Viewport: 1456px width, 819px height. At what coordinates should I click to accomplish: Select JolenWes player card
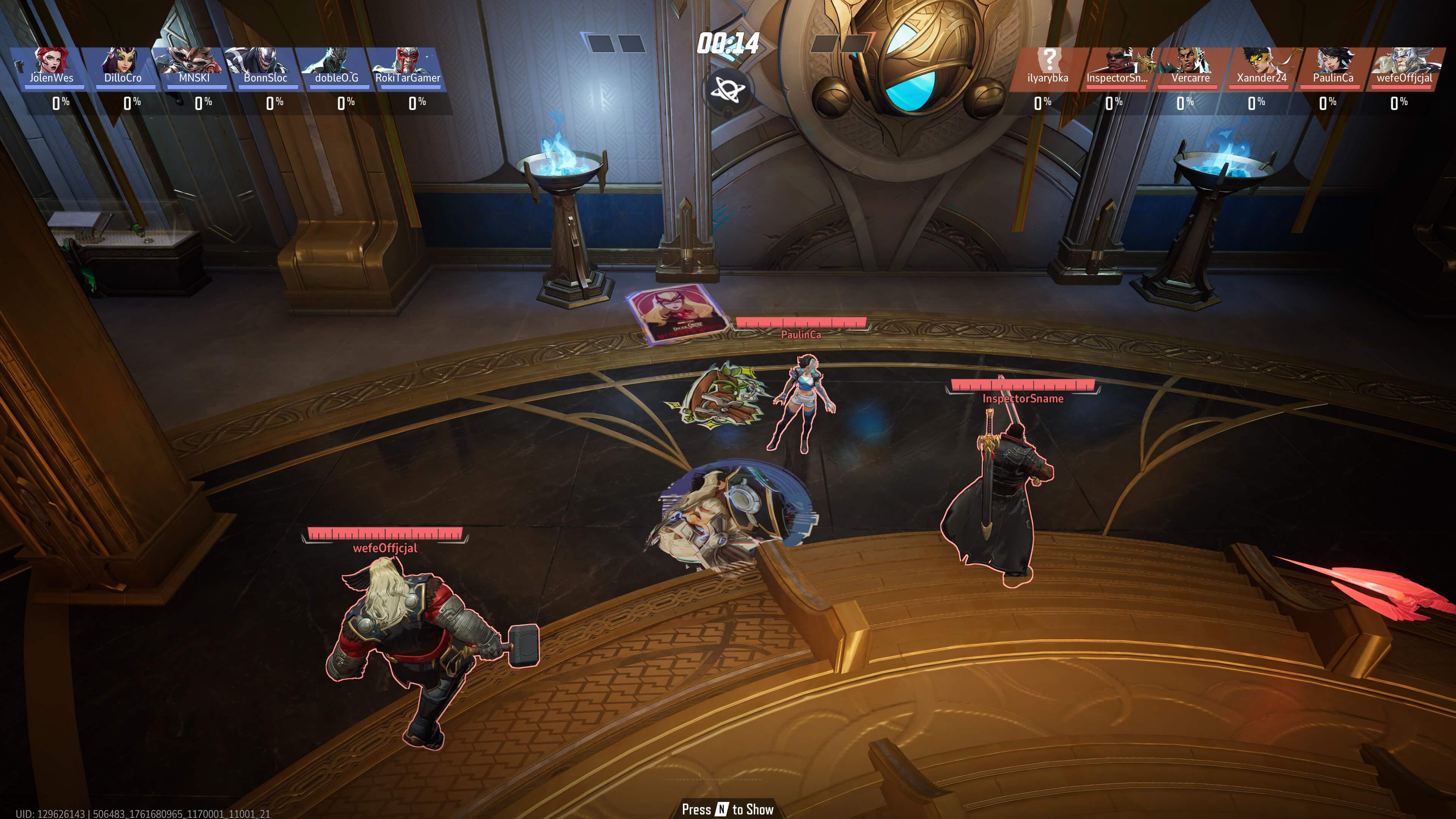[x=51, y=66]
